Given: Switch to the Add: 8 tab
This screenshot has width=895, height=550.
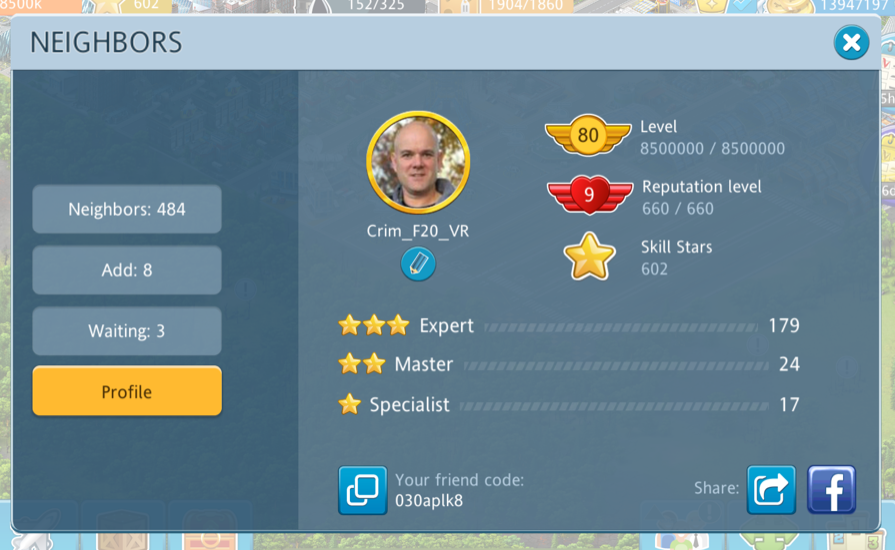Looking at the screenshot, I should 127,270.
